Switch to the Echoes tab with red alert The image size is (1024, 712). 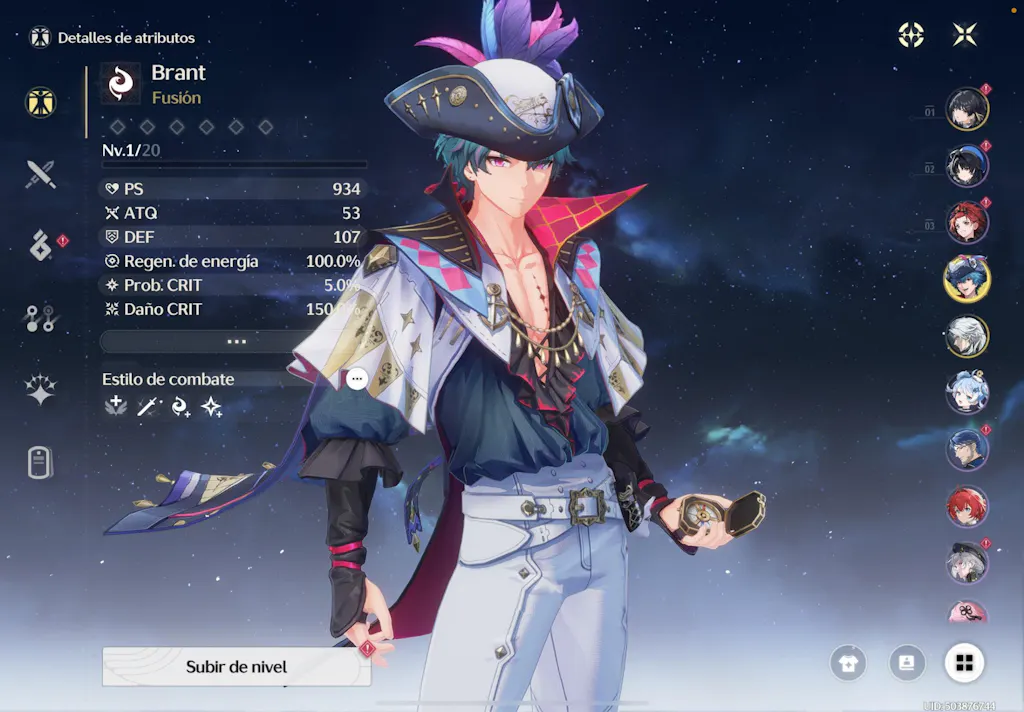click(41, 246)
